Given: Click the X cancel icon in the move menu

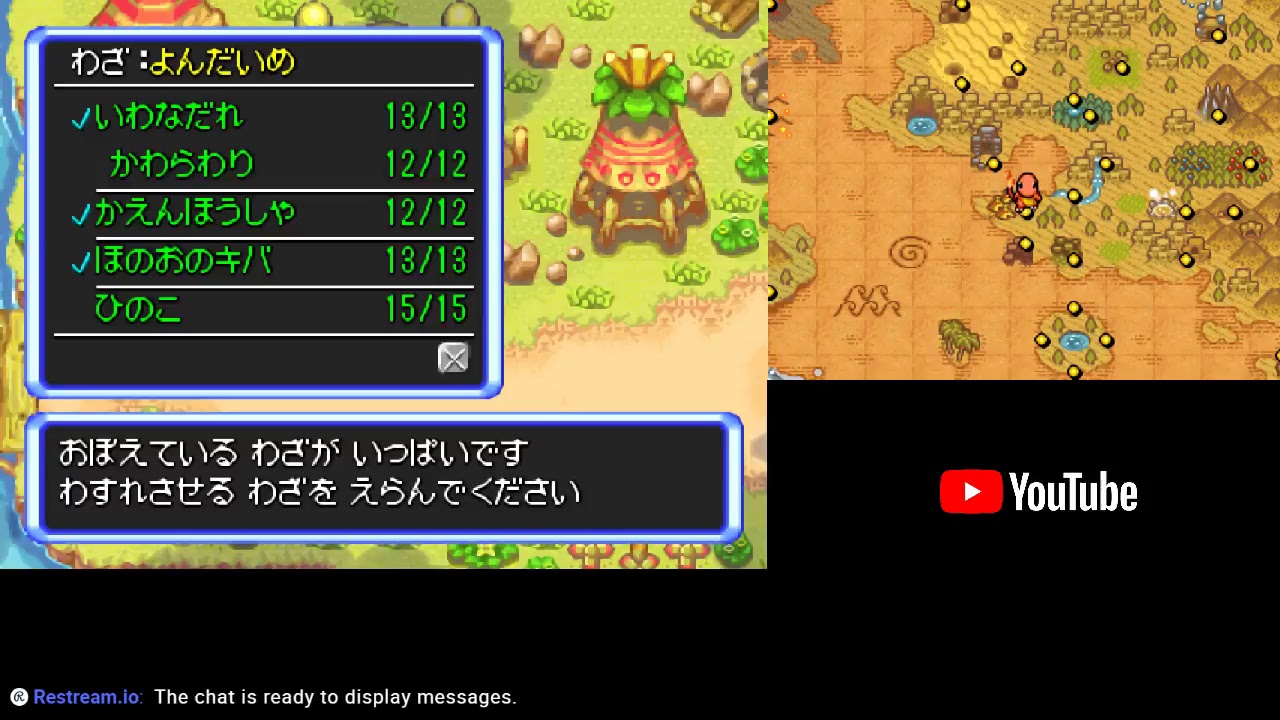Looking at the screenshot, I should pyautogui.click(x=453, y=358).
